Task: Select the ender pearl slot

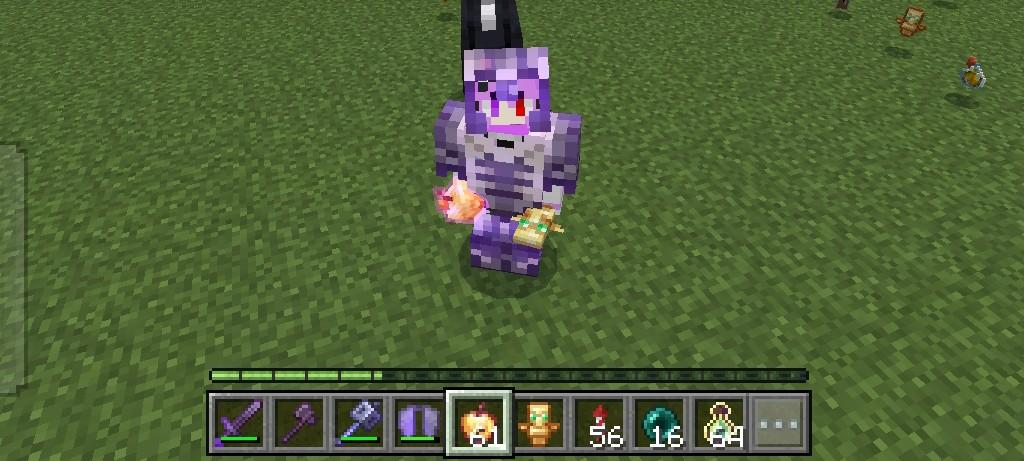Action: tap(660, 422)
